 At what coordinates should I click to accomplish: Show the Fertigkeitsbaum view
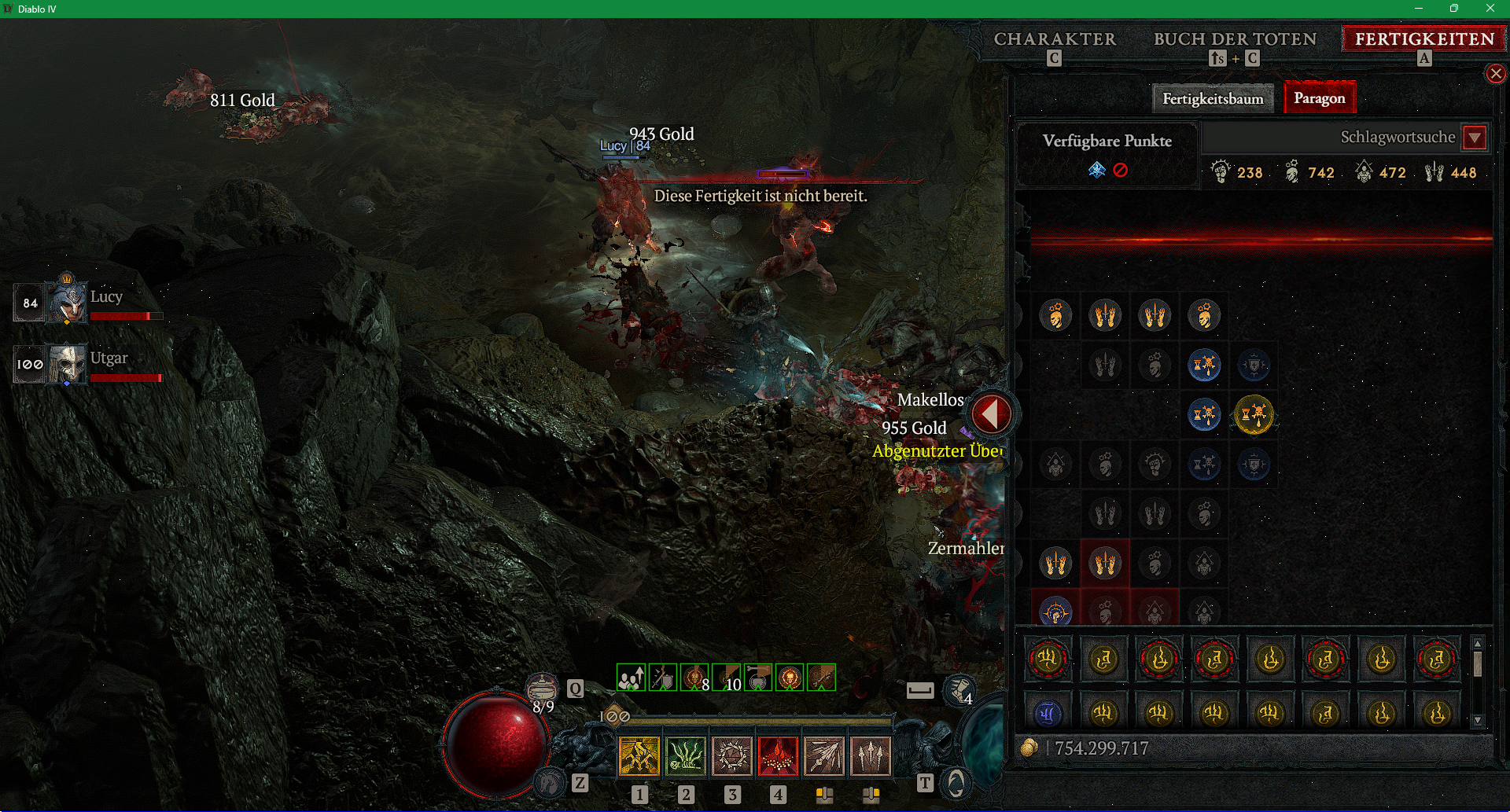click(x=1213, y=99)
